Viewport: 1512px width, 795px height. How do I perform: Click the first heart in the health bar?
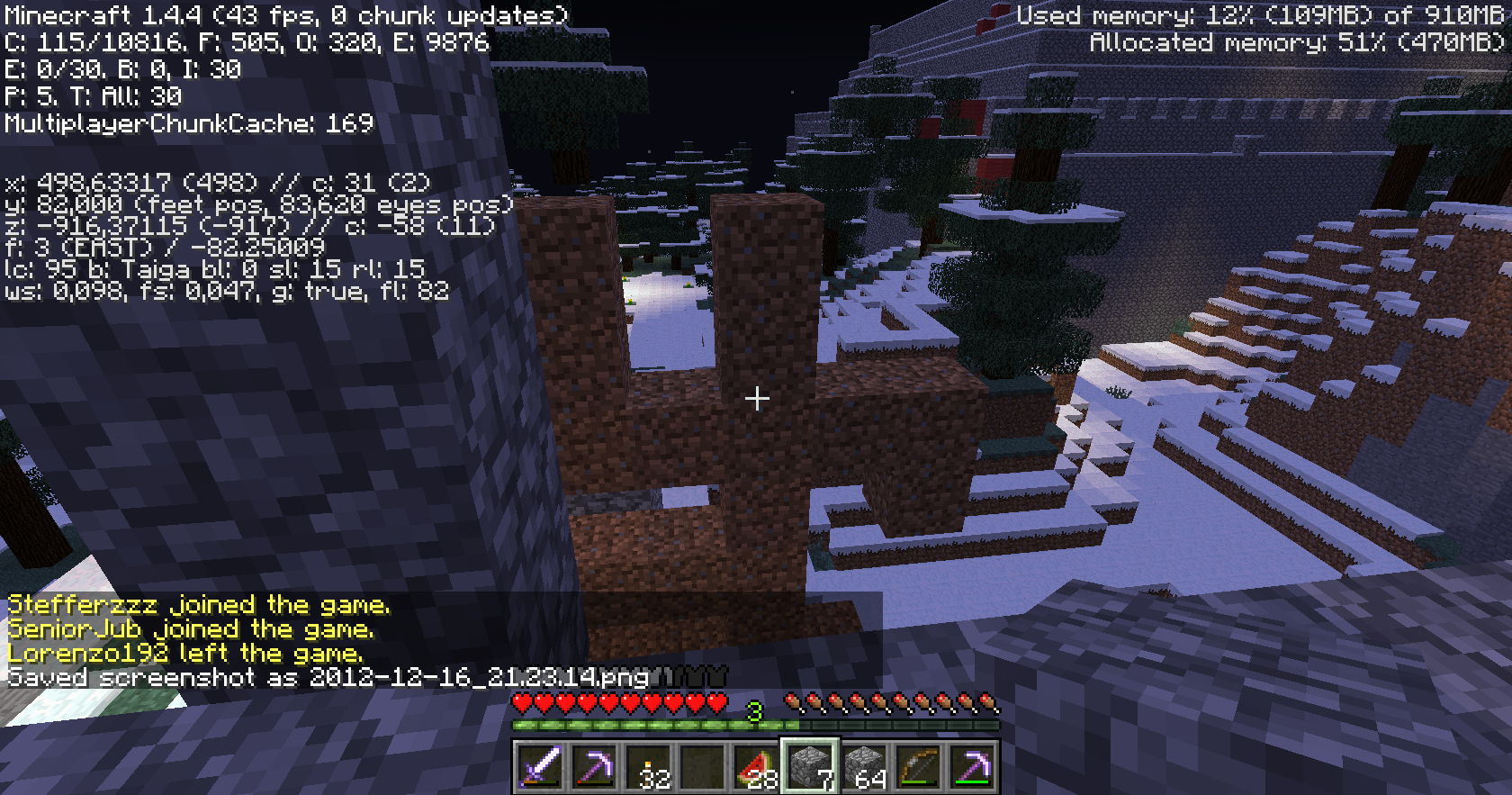tap(520, 706)
